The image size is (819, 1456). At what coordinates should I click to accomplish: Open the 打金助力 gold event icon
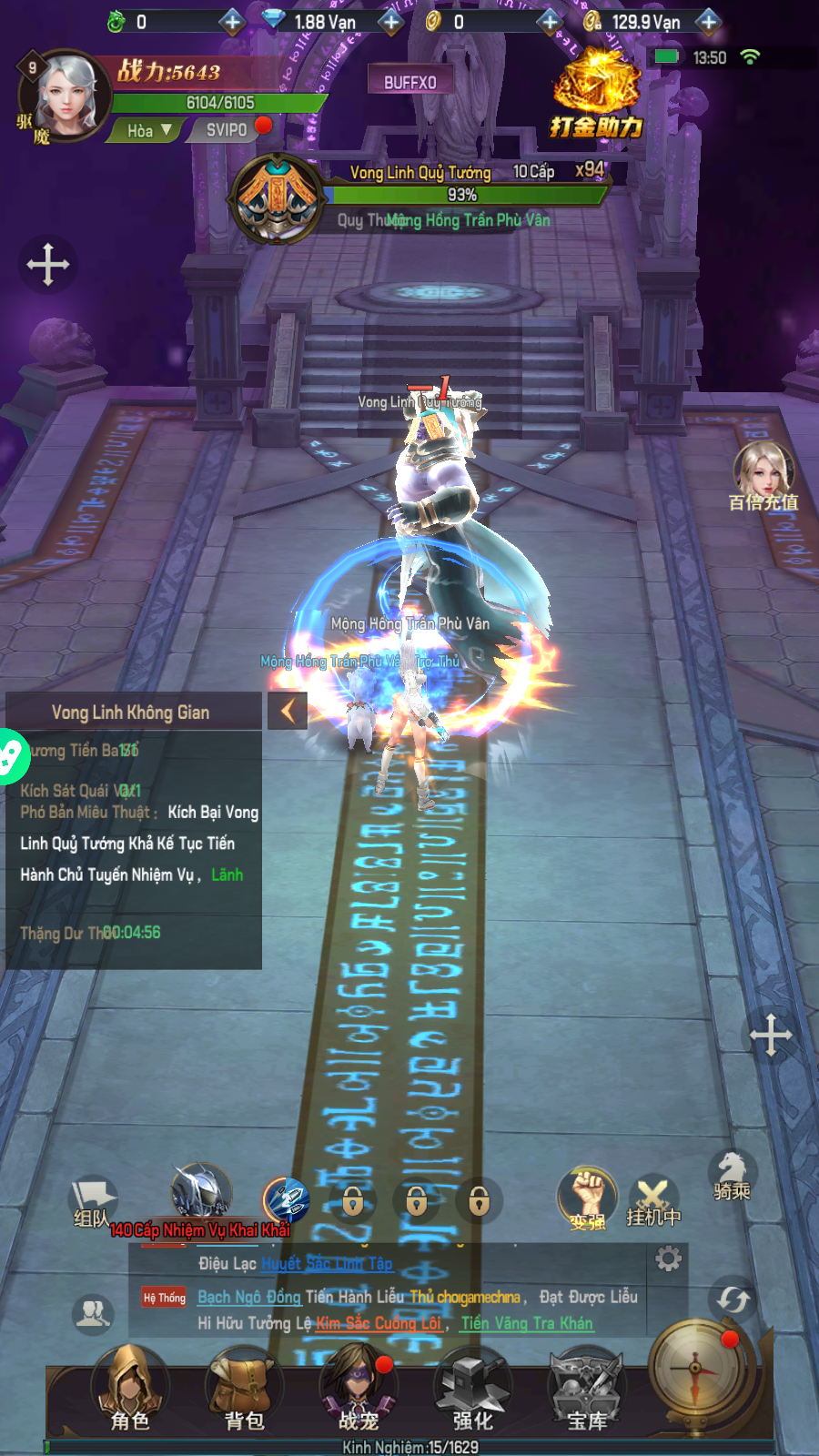coord(597,96)
